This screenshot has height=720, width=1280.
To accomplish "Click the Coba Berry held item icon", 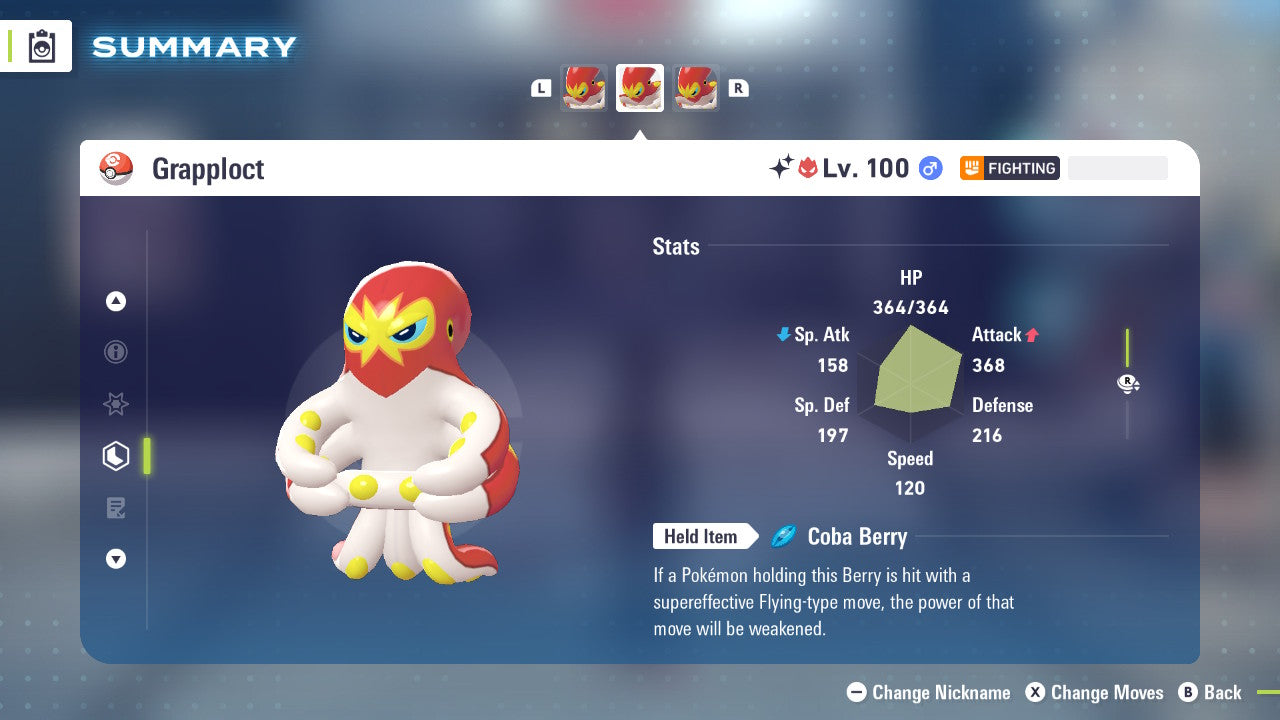I will [x=786, y=536].
